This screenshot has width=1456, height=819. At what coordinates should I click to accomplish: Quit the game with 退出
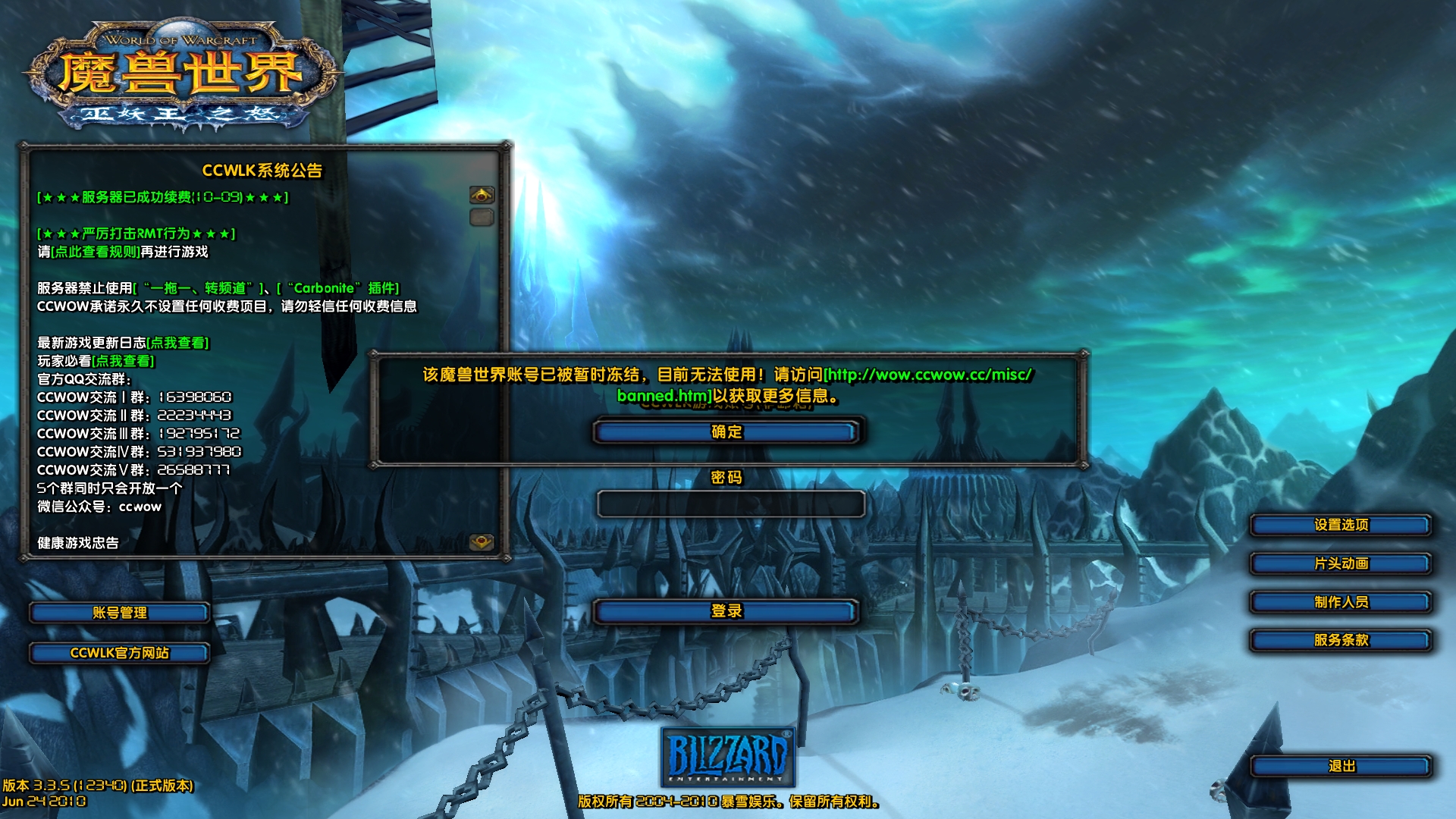tap(1340, 767)
